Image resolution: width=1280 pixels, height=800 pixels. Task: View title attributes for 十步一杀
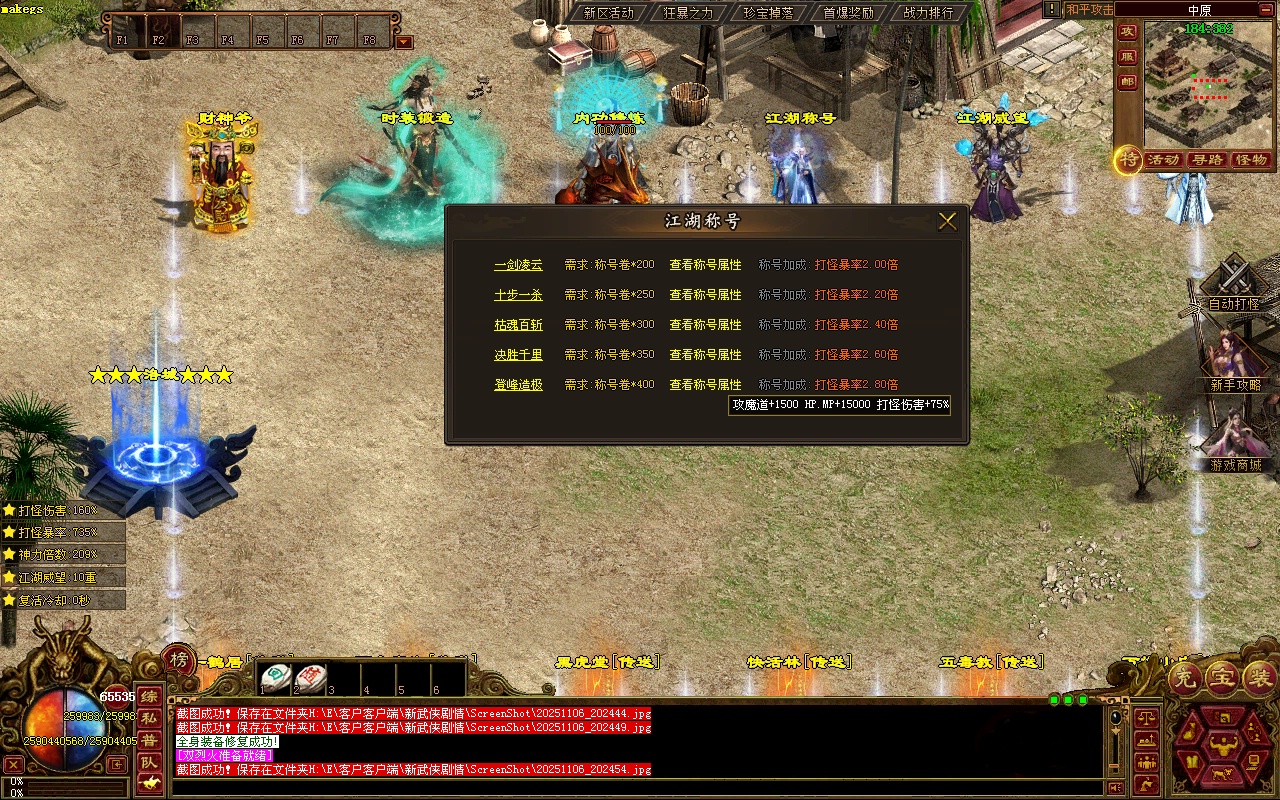click(x=705, y=295)
